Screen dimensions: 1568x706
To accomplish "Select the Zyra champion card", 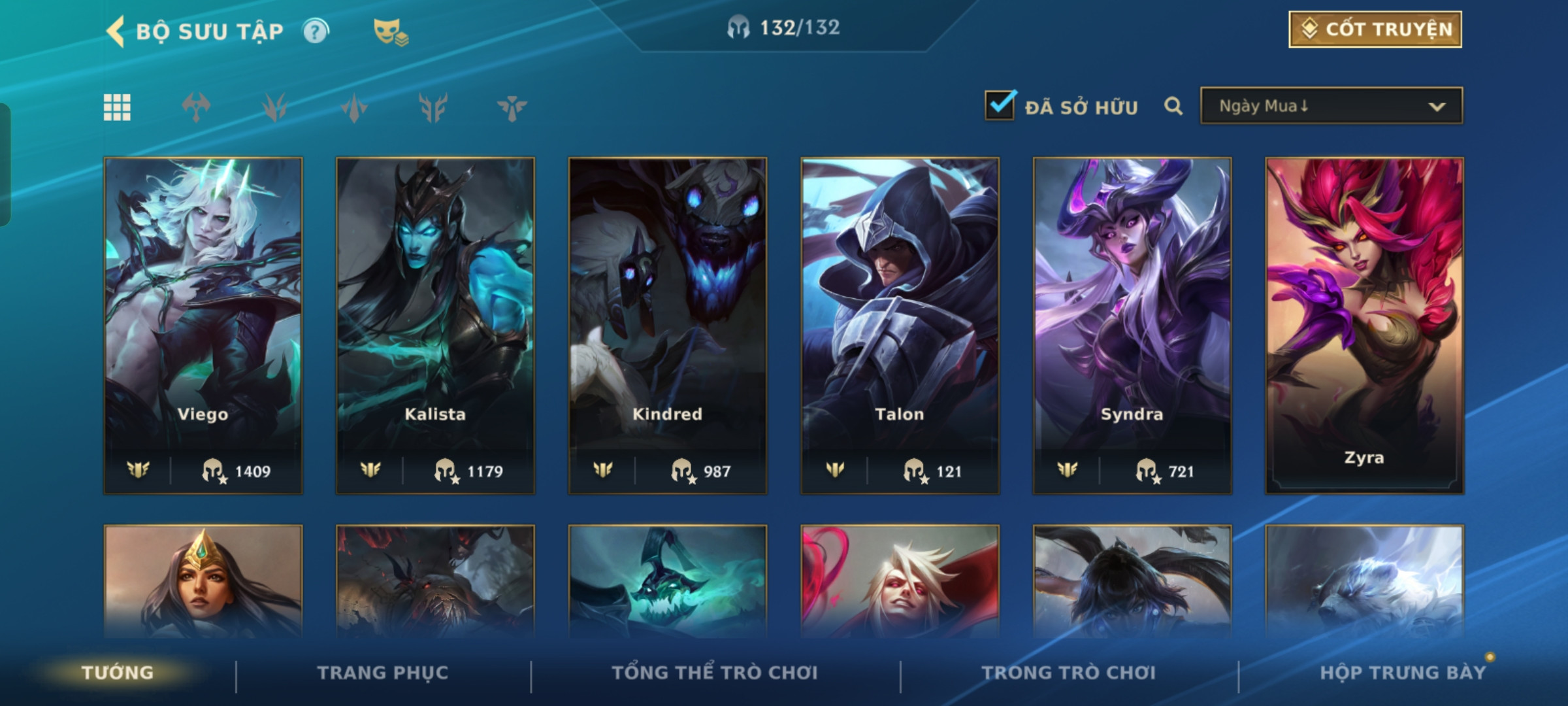I will pyautogui.click(x=1364, y=325).
